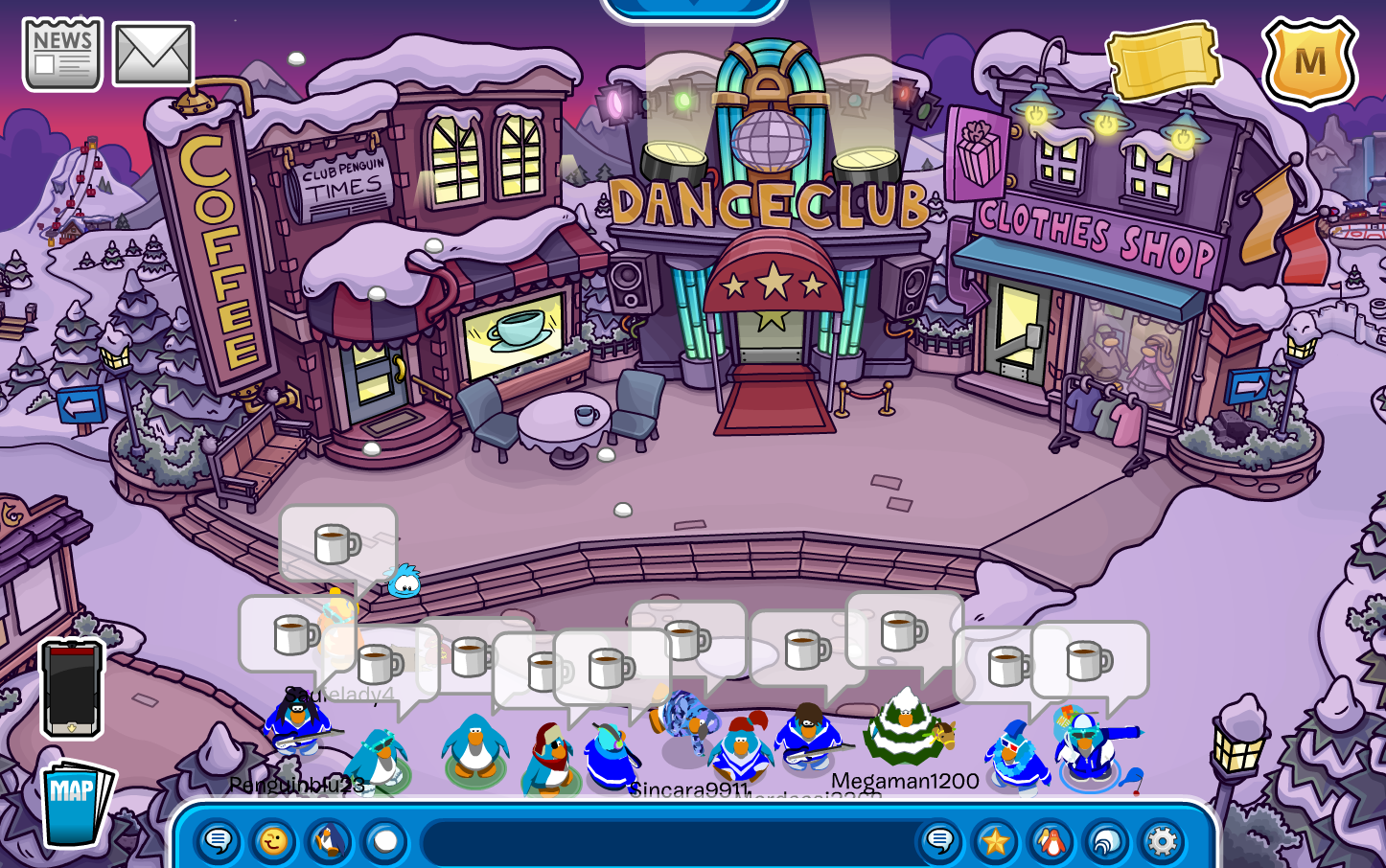Check mail via the envelope icon
Screen dimensions: 1386x868
pos(153,55)
